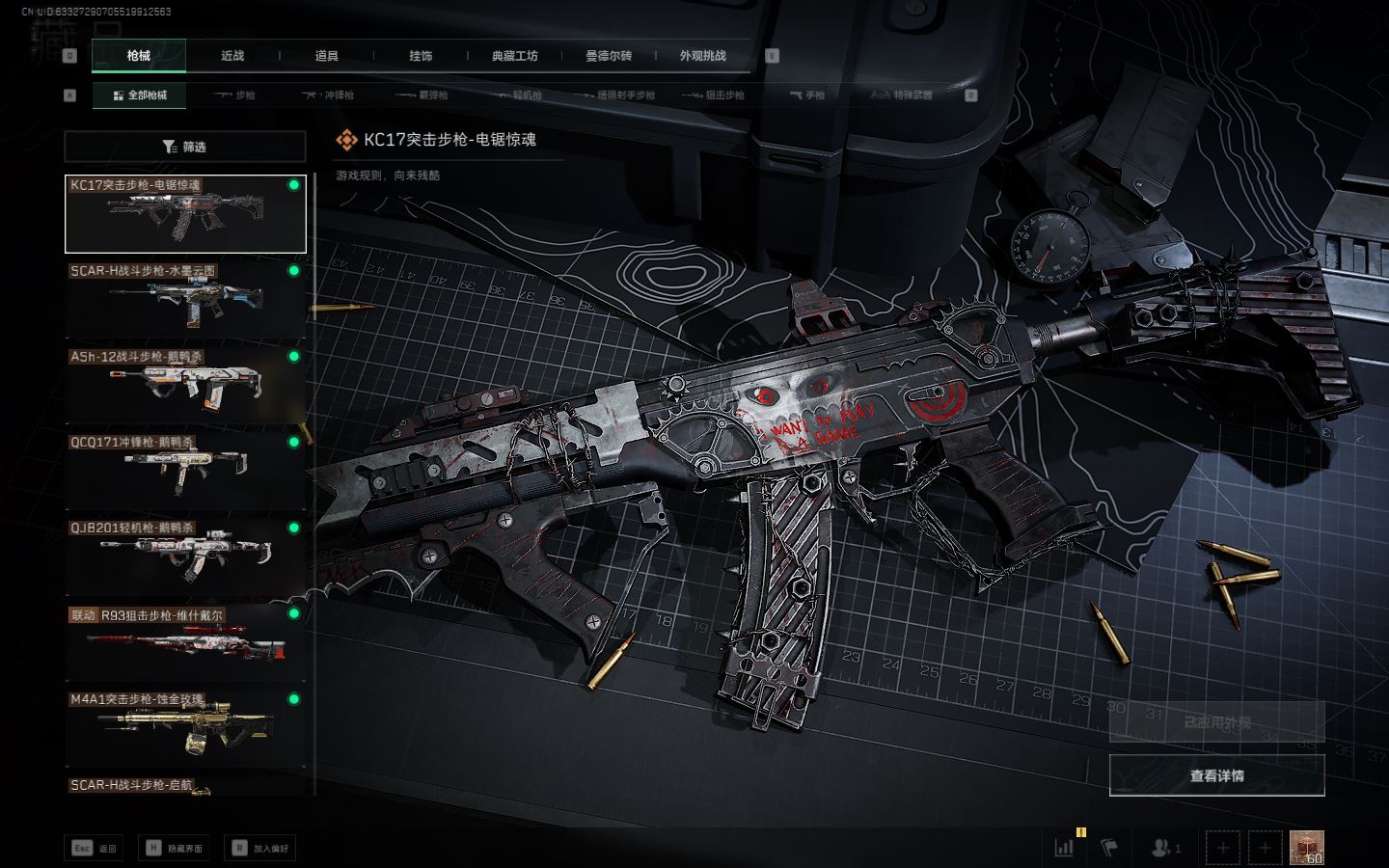1389x868 pixels.
Task: Pick the QJB201轻机枪-鹅鸭杀 skin
Action: 184,556
